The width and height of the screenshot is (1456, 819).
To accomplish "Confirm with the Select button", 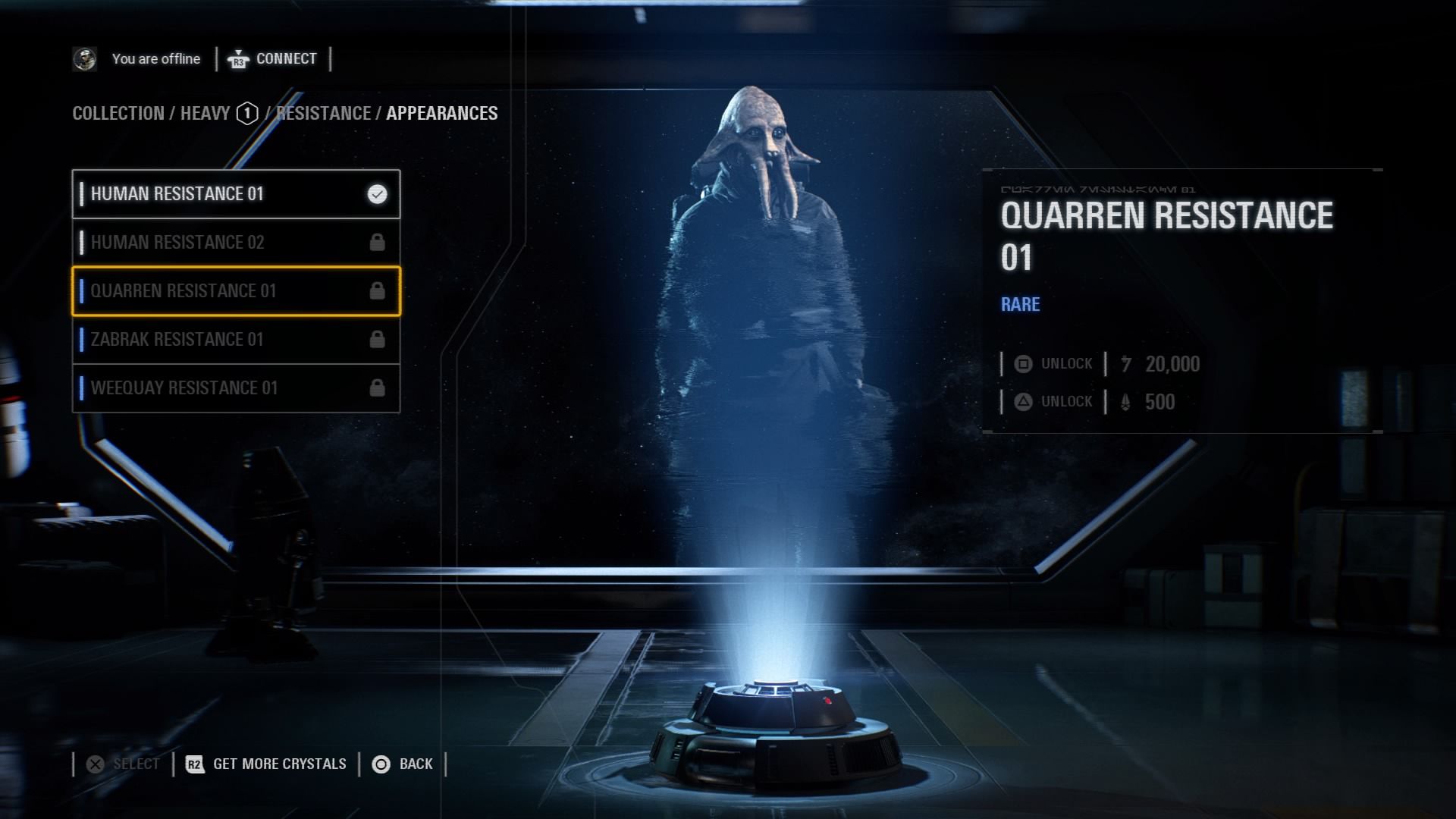I will click(124, 764).
